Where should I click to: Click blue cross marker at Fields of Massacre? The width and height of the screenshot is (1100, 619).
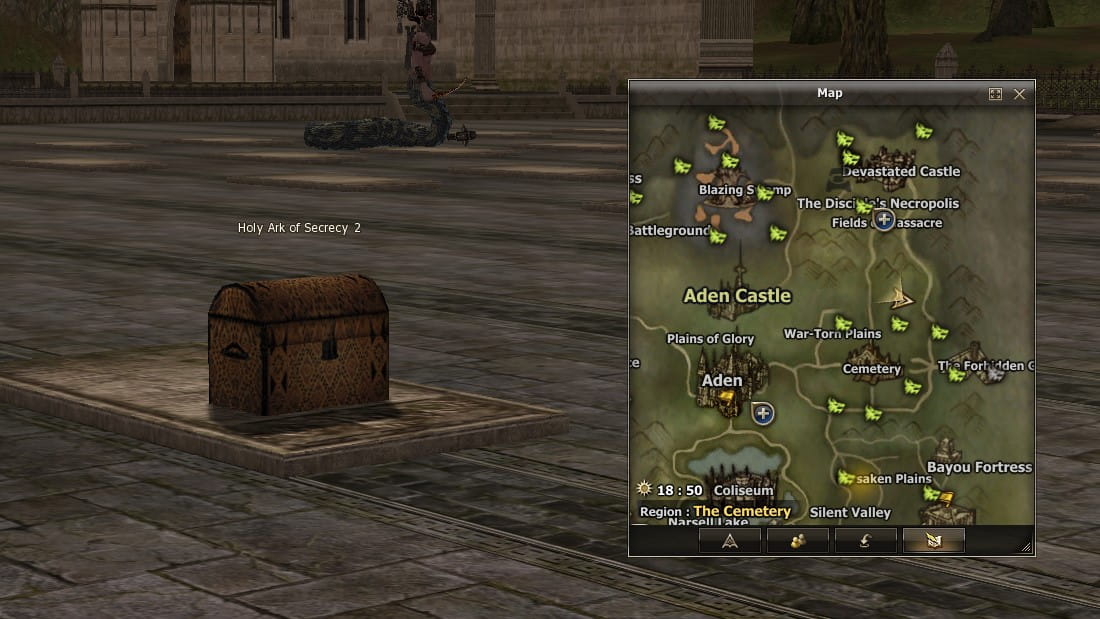884,219
